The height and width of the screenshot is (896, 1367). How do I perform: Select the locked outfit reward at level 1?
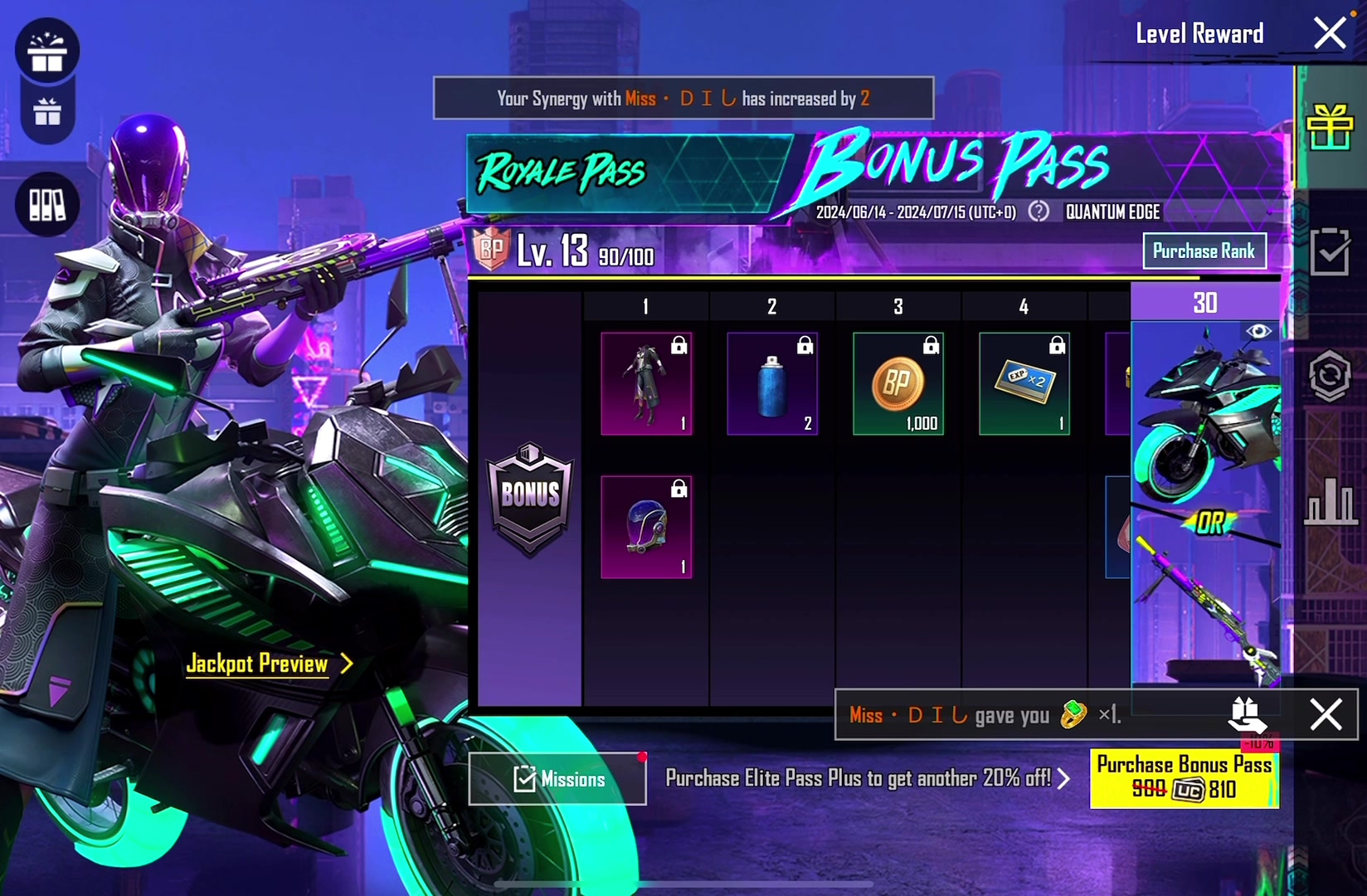(x=646, y=383)
